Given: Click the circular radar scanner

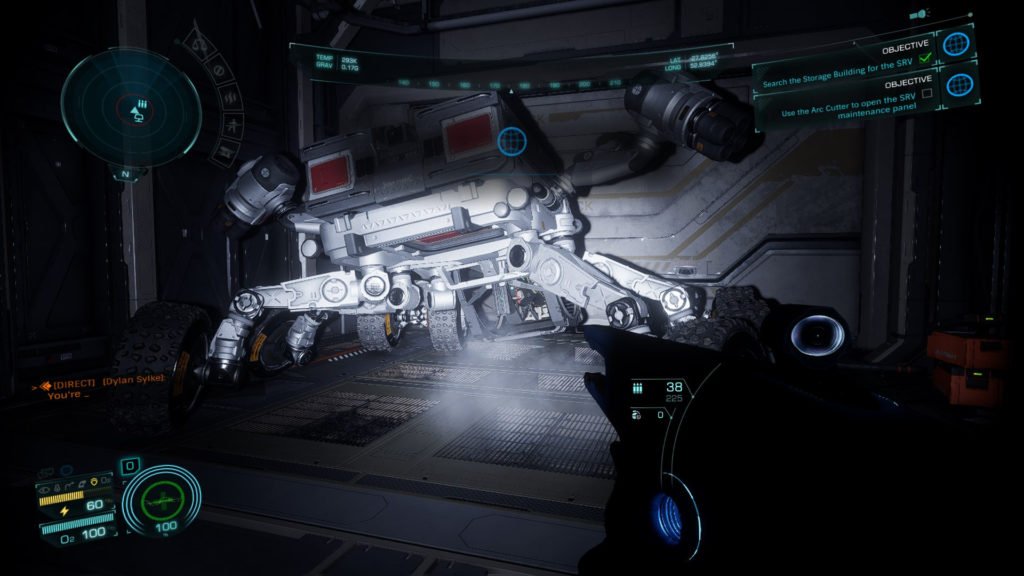Looking at the screenshot, I should pyautogui.click(x=130, y=107).
